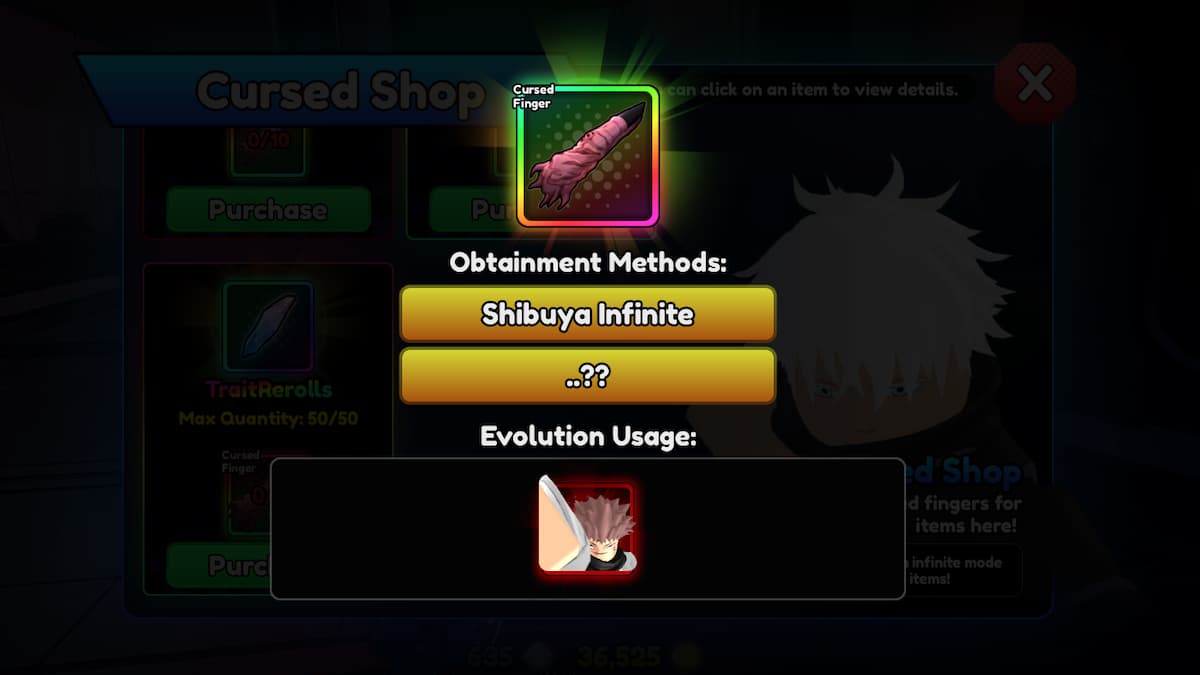The width and height of the screenshot is (1200, 675).
Task: Select the TraitRerolls crystal item icon
Action: pos(267,325)
